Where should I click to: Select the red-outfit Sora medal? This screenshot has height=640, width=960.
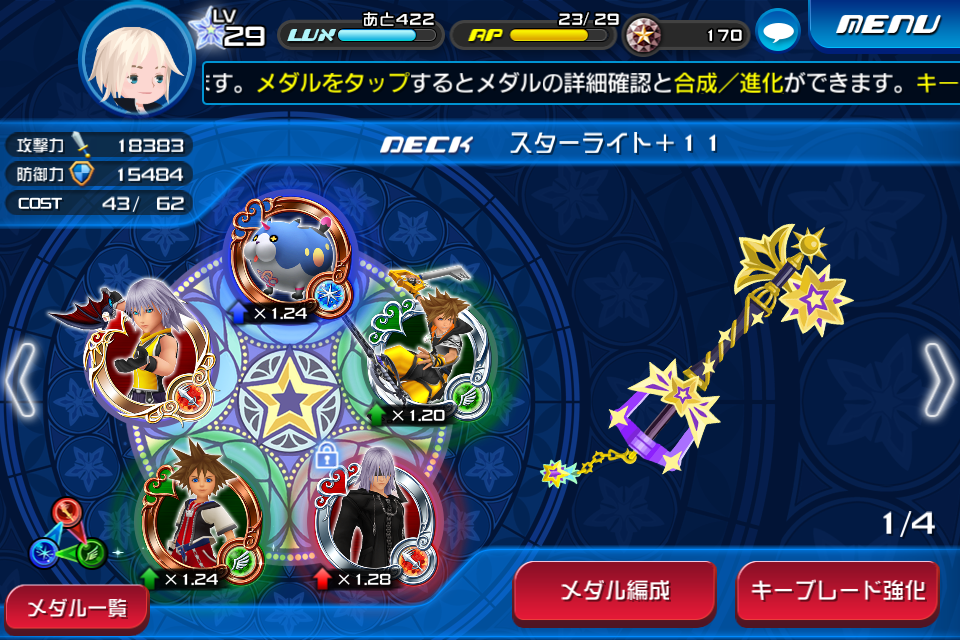200,510
